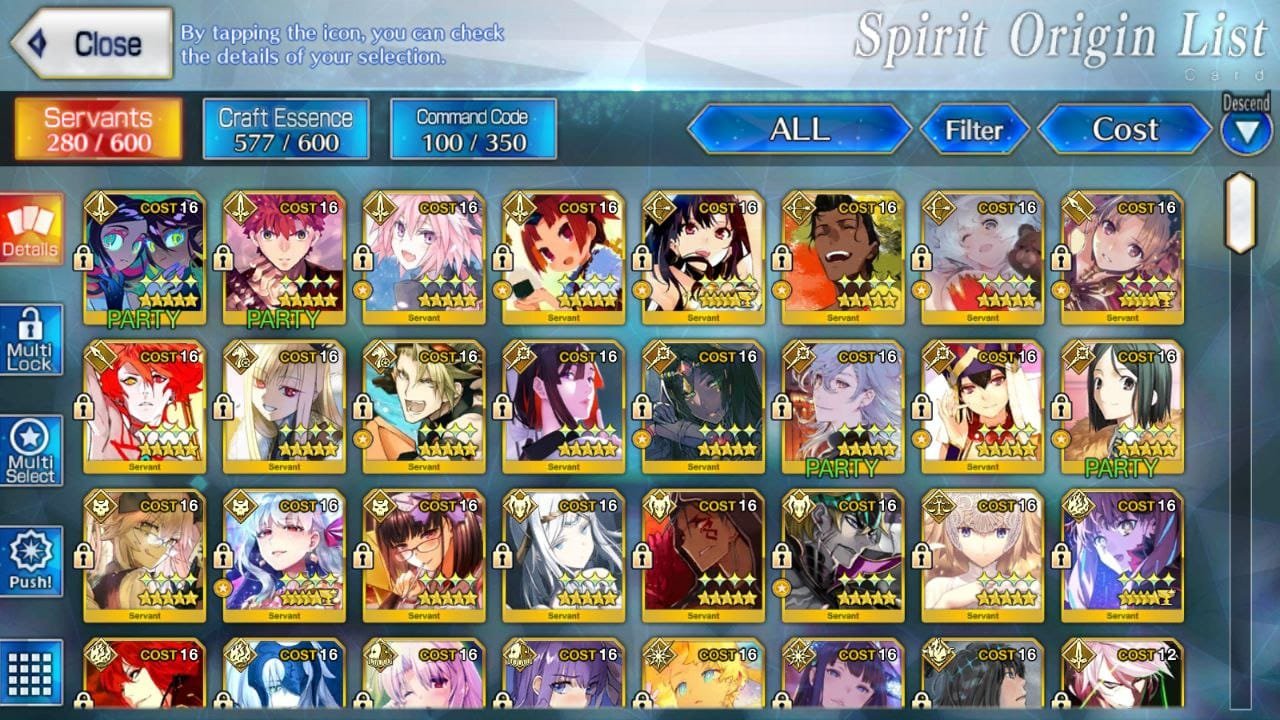Change the Cost sort order
The width and height of the screenshot is (1280, 720).
point(1125,130)
